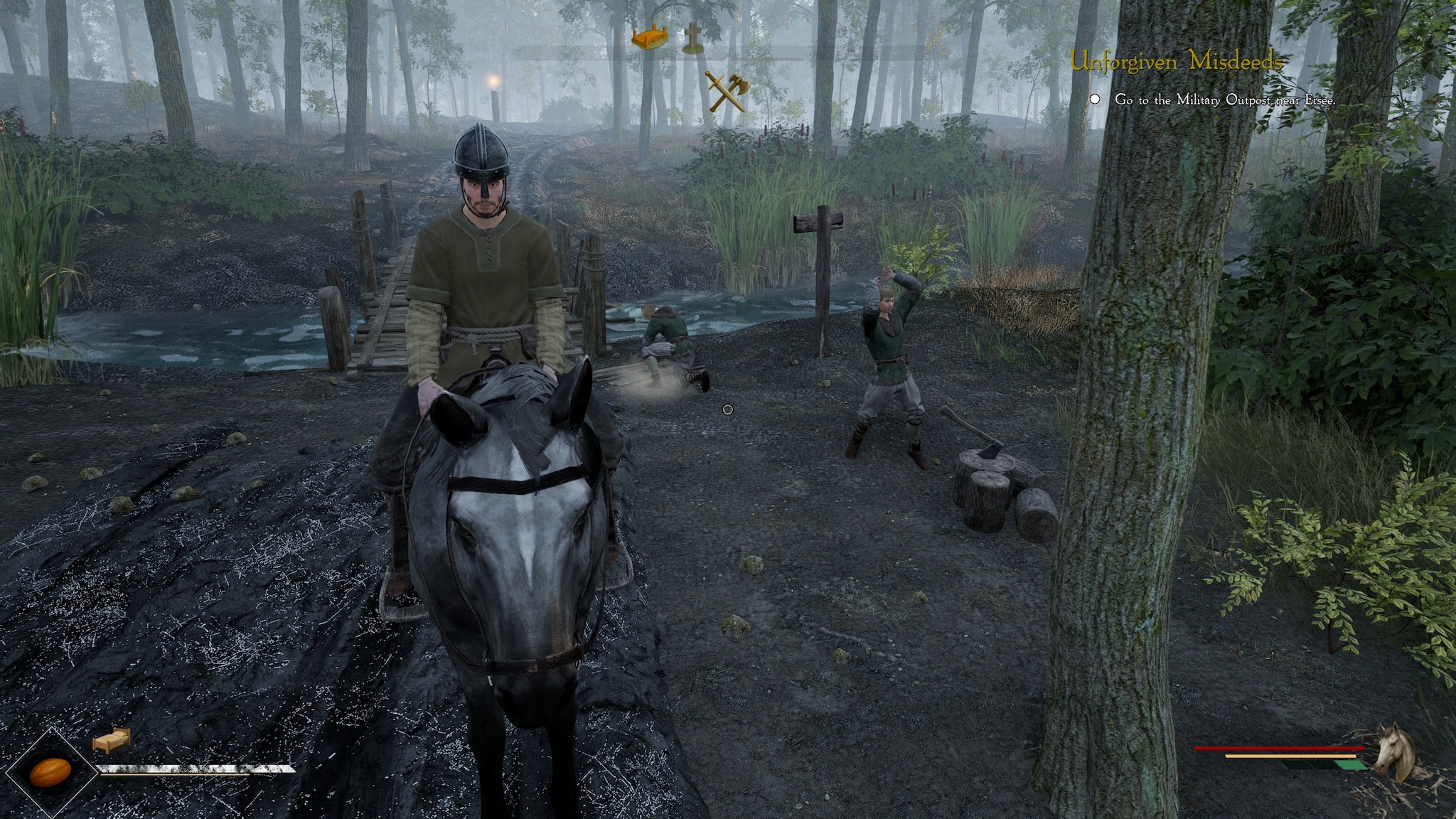Click the workbench marker on the compass

651,38
